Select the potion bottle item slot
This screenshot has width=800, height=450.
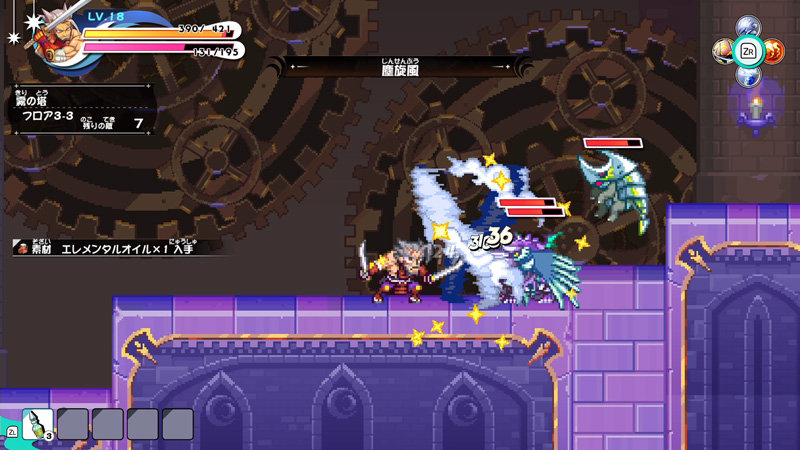tap(37, 423)
